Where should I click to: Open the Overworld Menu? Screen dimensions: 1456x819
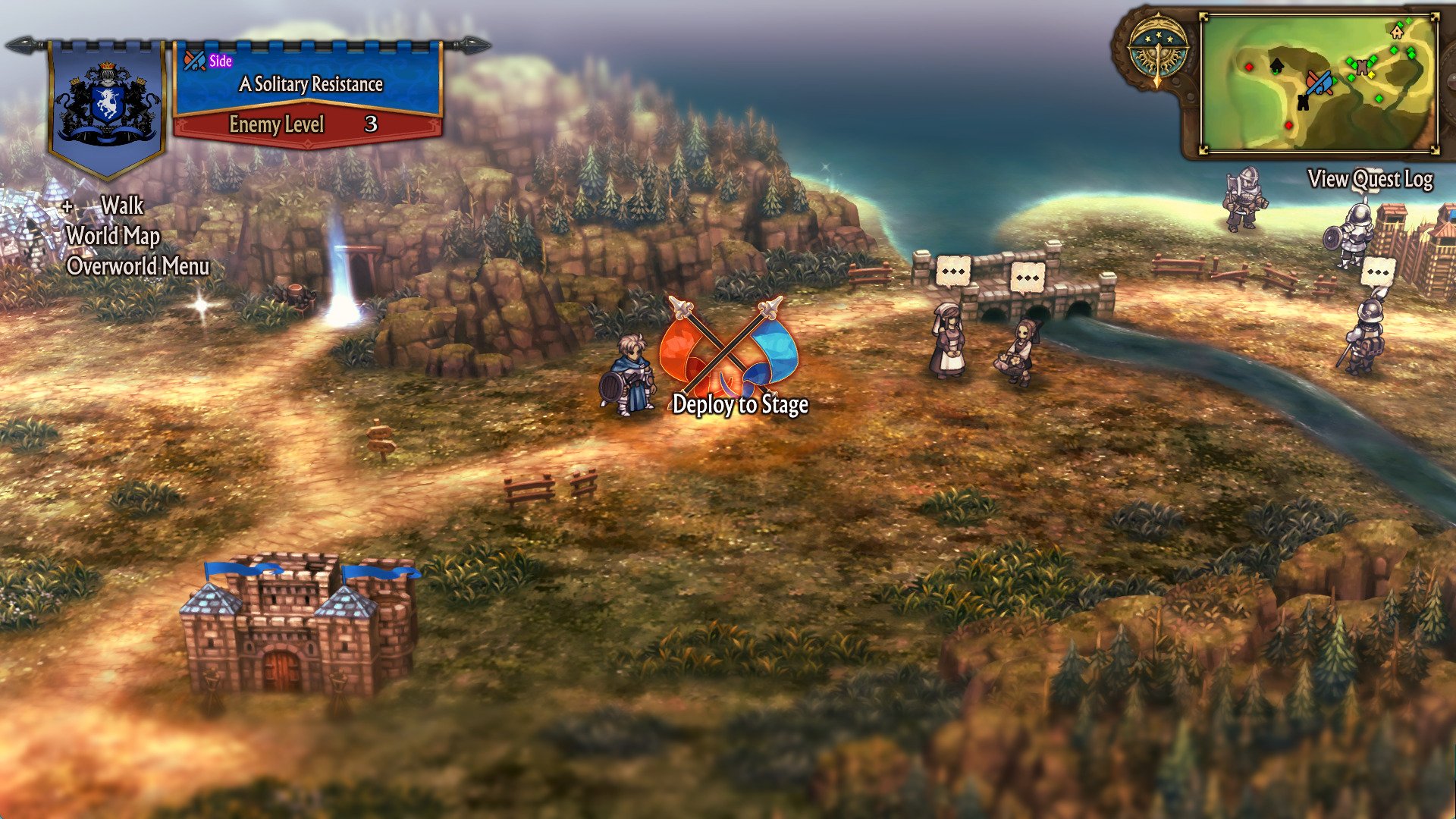click(138, 266)
